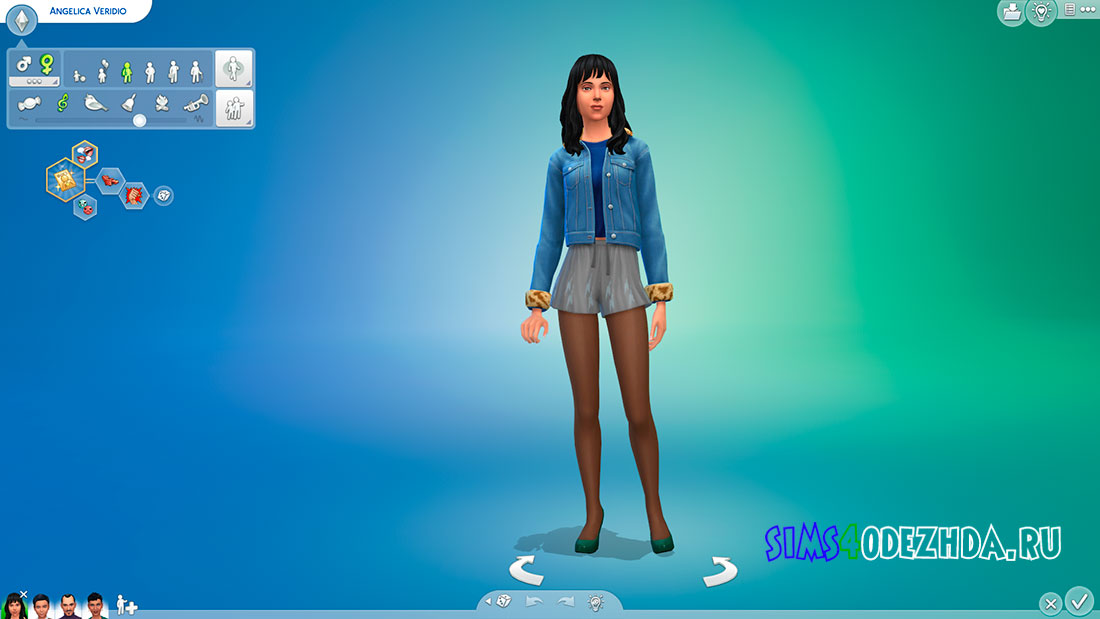Select the trumpet brass voice type
Screen dimensions: 1100x619
[x=195, y=102]
